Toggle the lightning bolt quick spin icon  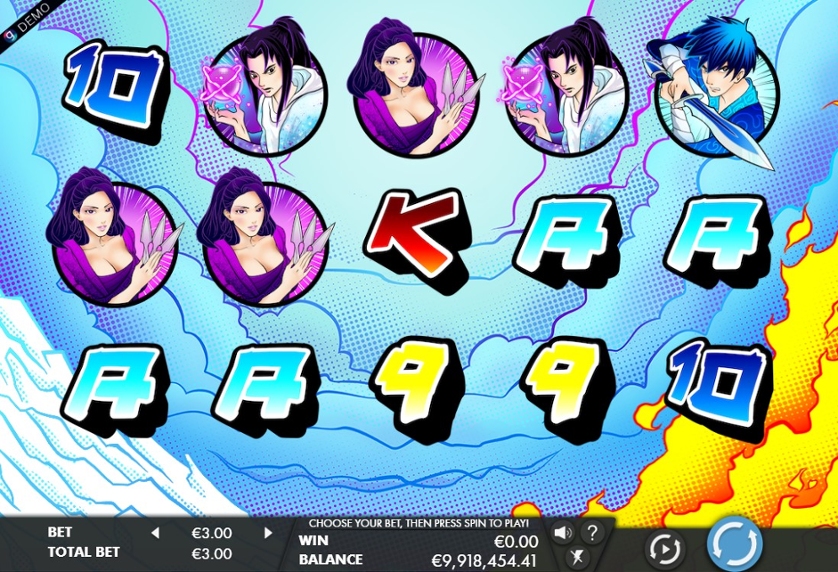(576, 558)
